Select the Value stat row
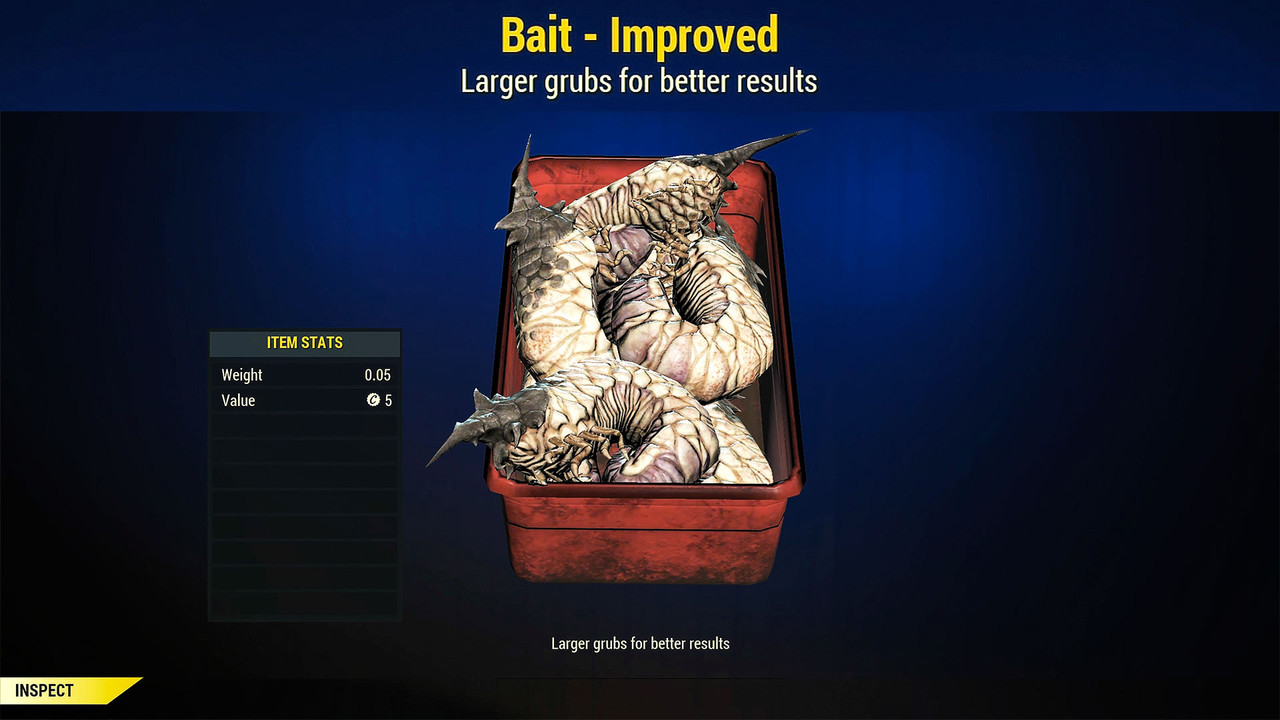1280x720 pixels. pyautogui.click(x=304, y=400)
